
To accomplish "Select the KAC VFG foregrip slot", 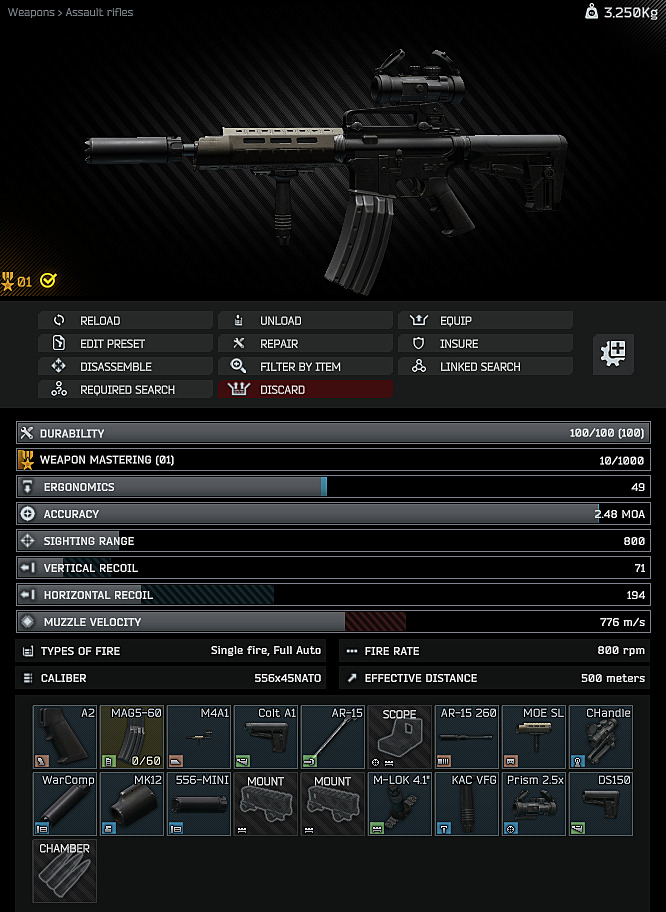I will 467,804.
